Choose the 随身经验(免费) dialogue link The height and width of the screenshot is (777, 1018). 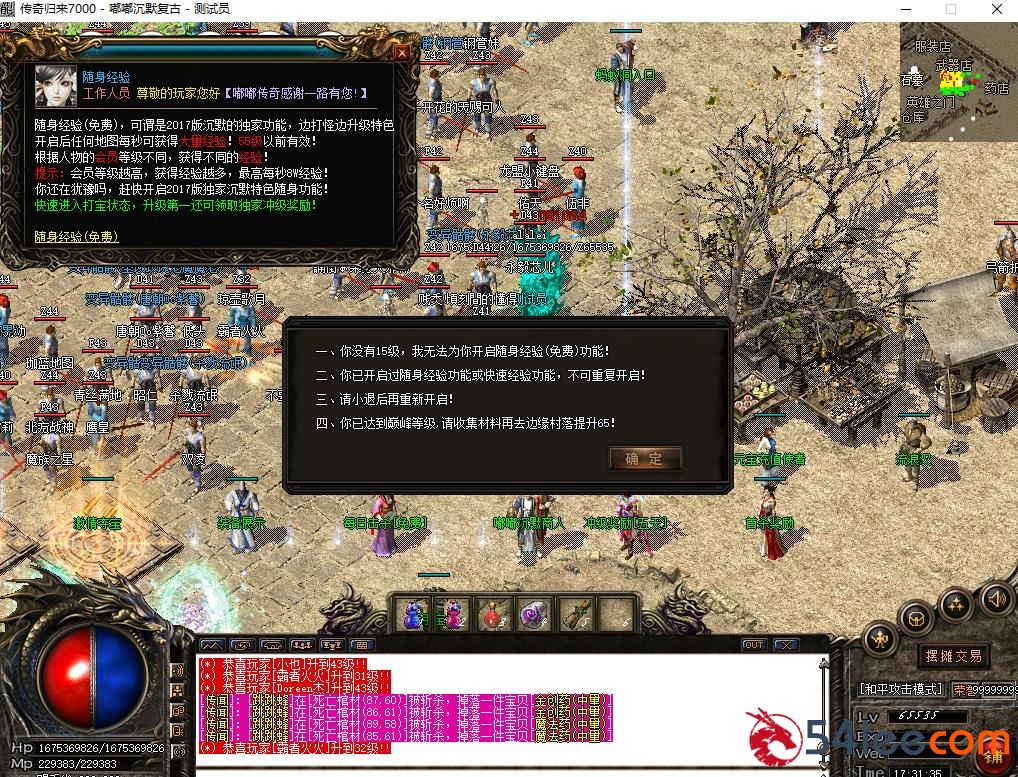click(76, 237)
